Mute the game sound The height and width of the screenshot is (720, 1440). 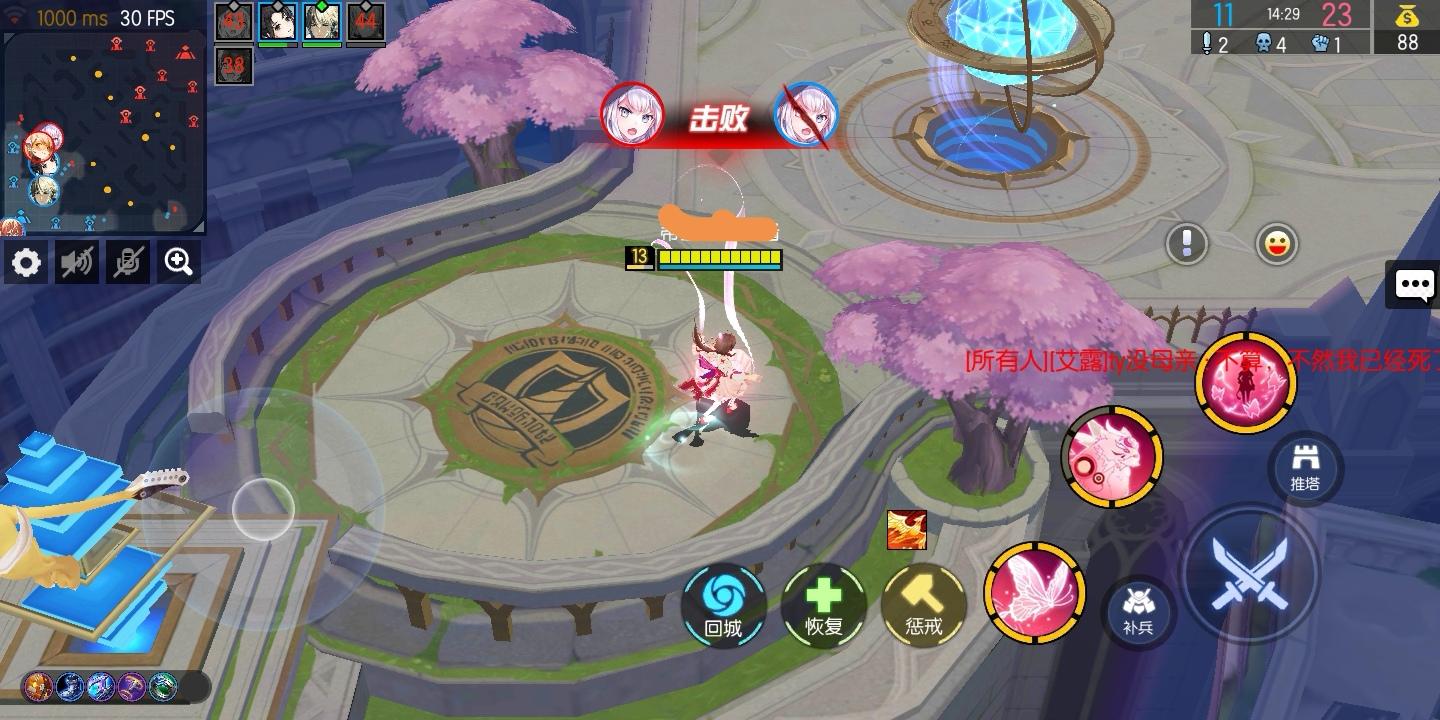[77, 262]
